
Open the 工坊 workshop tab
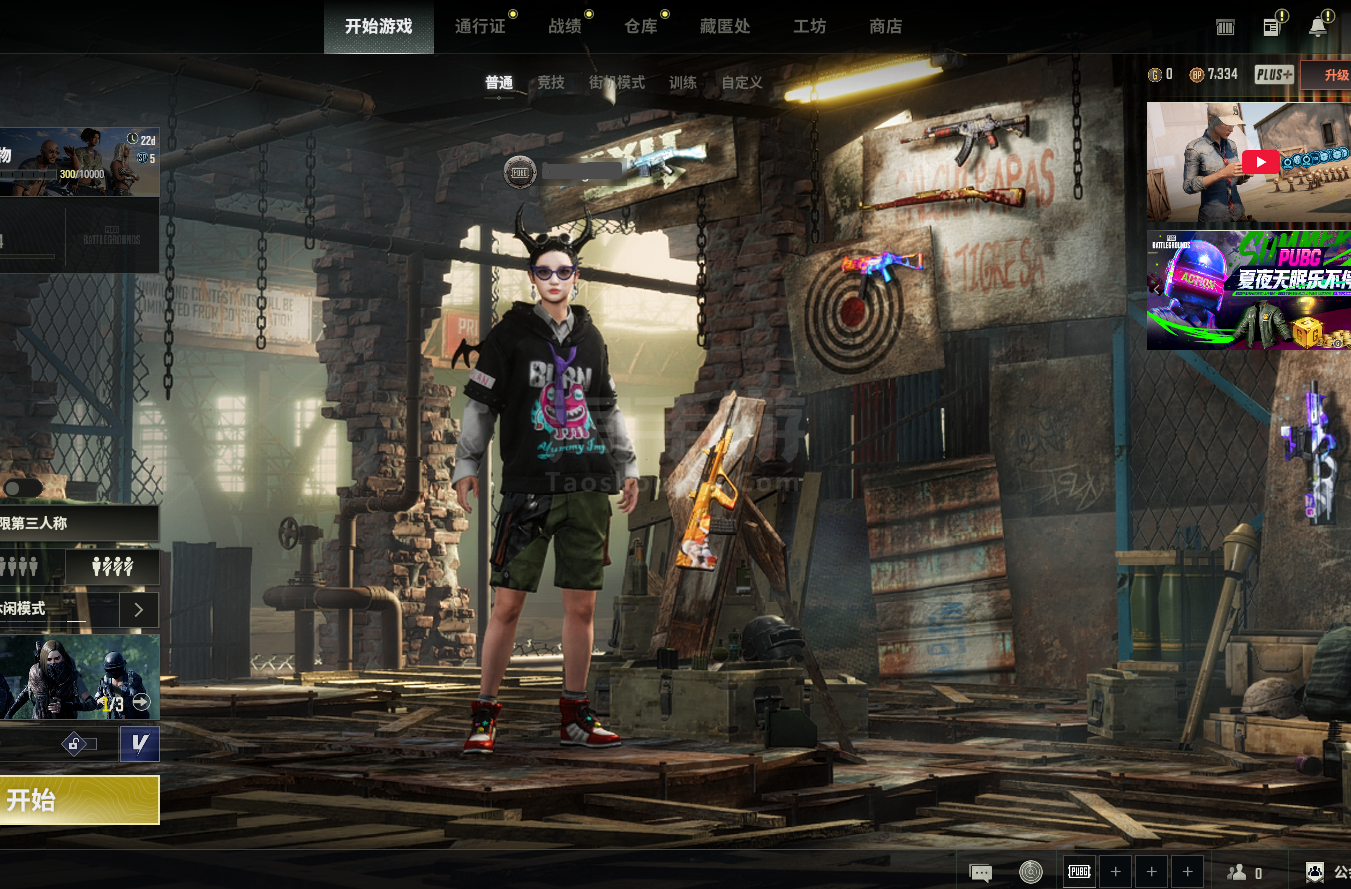(810, 27)
